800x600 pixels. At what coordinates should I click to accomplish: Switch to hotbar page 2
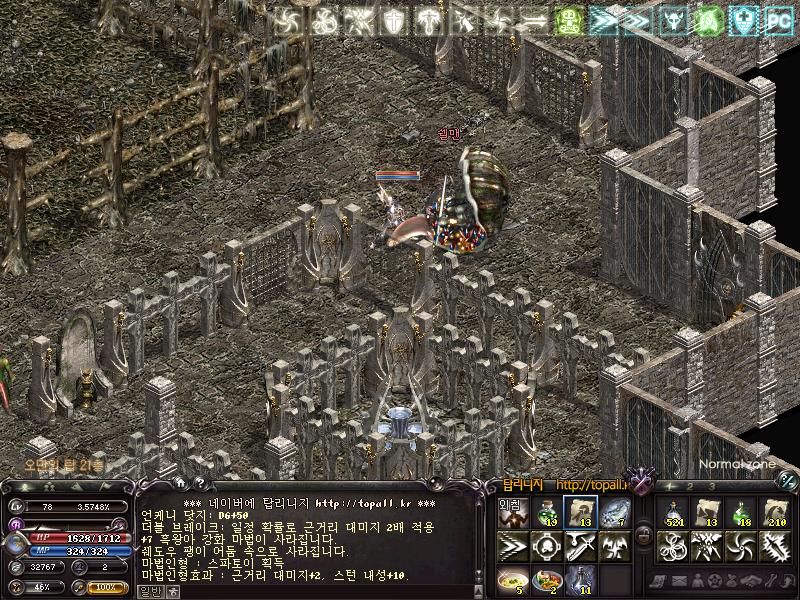click(x=692, y=486)
